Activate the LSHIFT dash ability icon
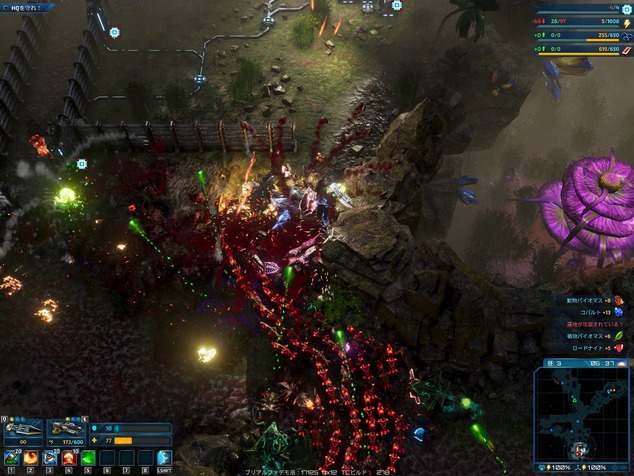This screenshot has height=476, width=634. (x=164, y=458)
